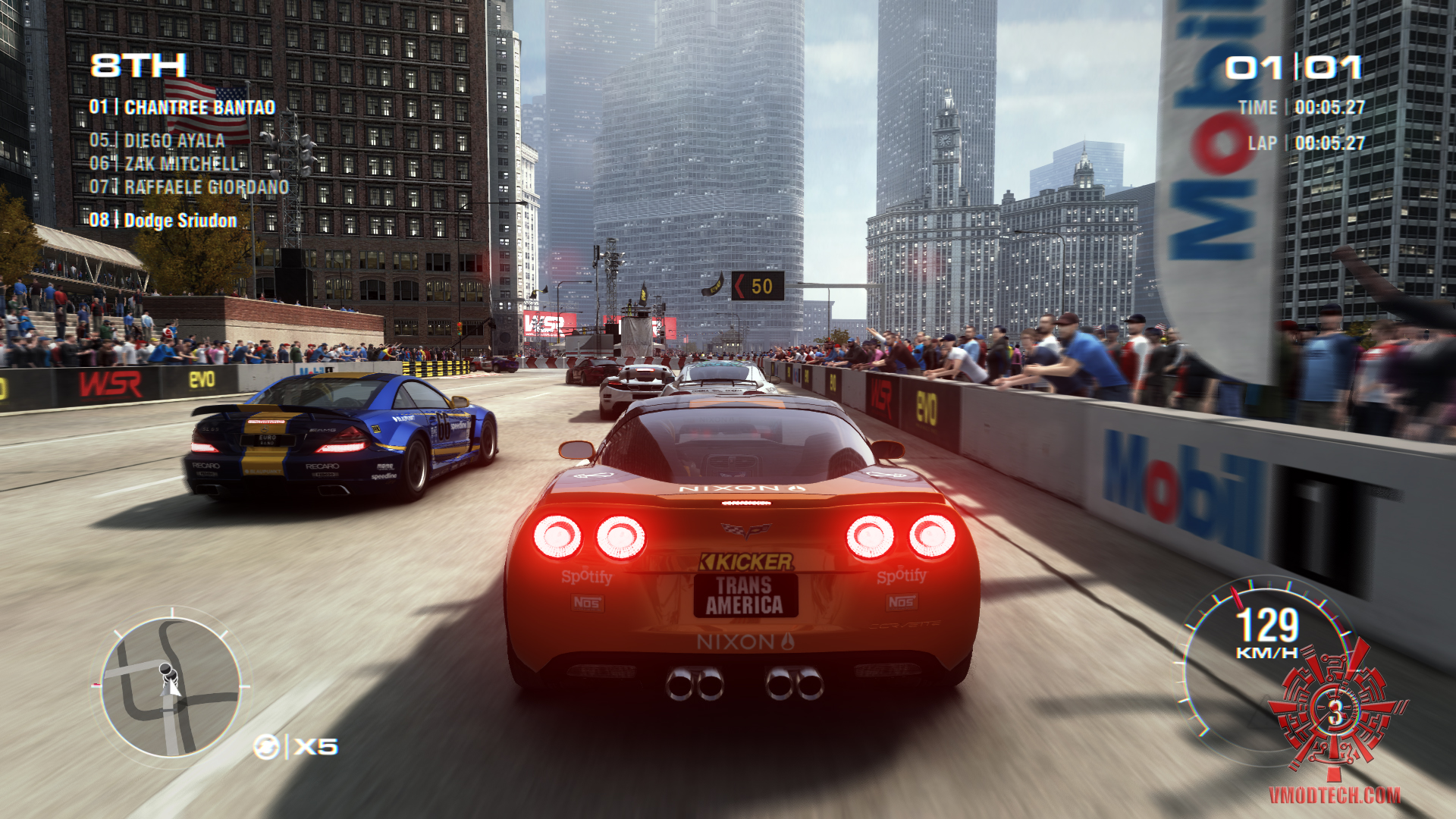Click the circular track minimap
Viewport: 1456px width, 819px height.
tap(171, 687)
